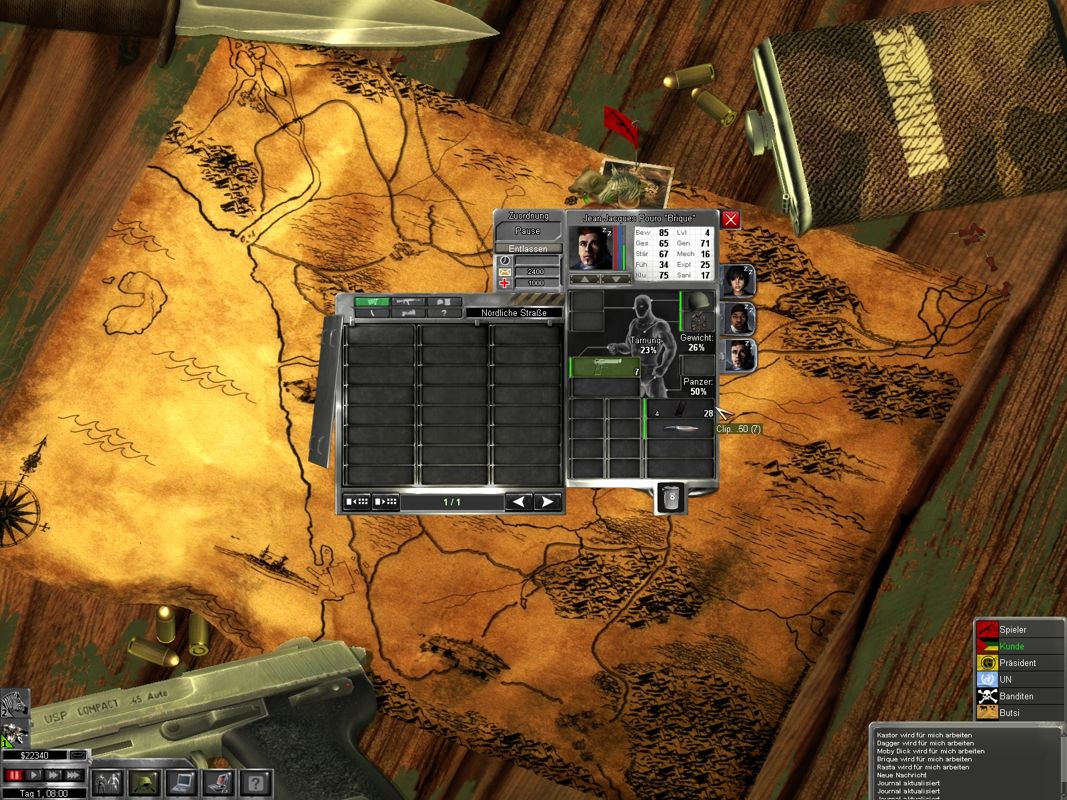The image size is (1067, 800).
Task: Go to previous page of sector items
Action: tap(518, 502)
